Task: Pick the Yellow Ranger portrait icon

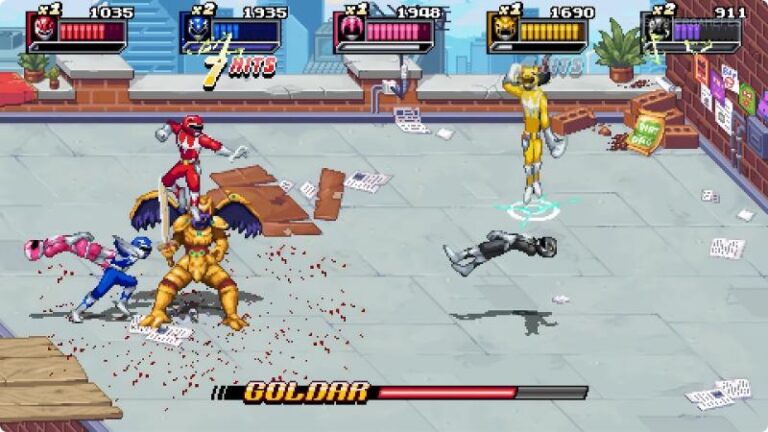Action: click(505, 28)
